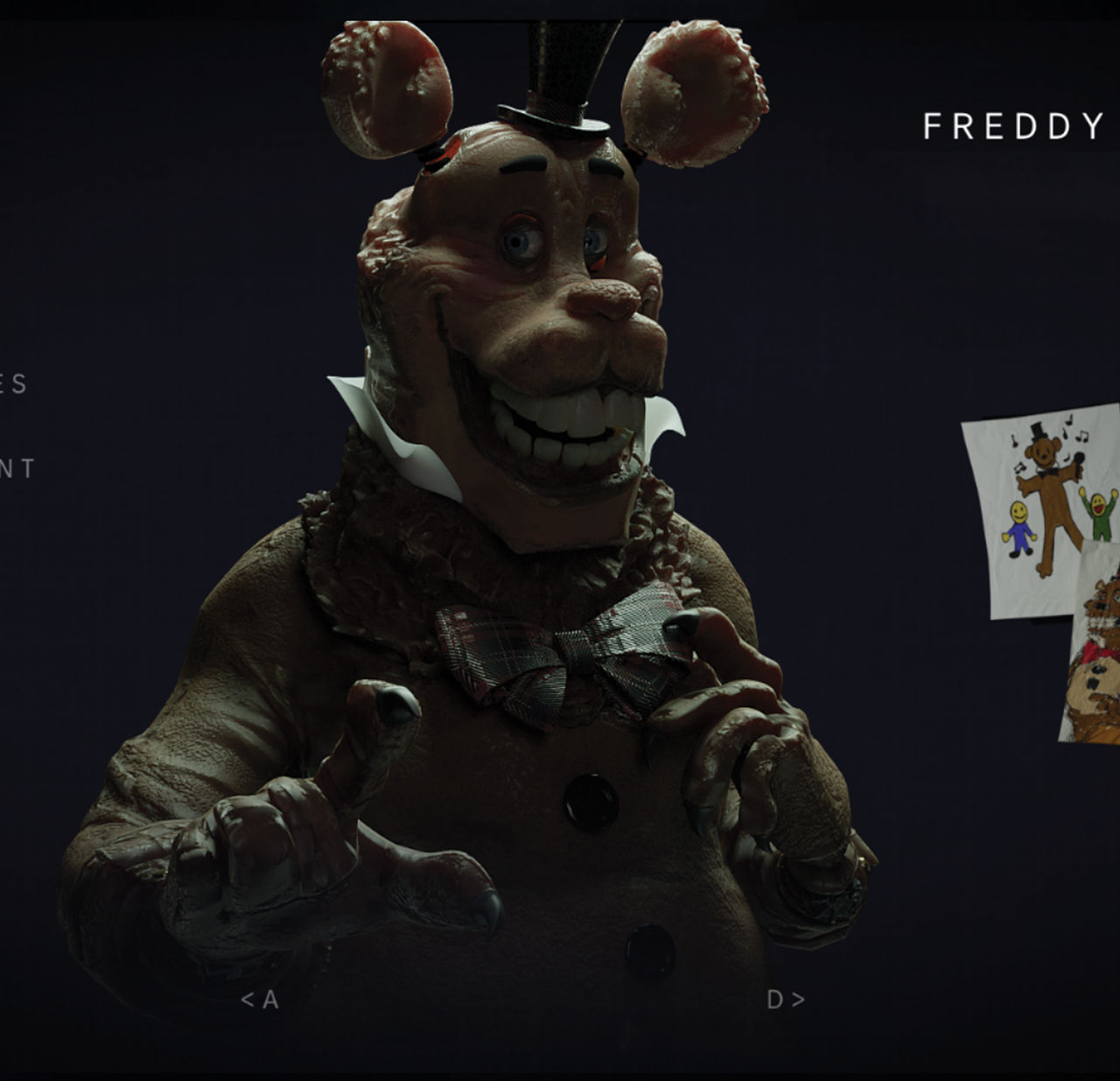Navigate to previous character with the A arrow

[x=260, y=998]
